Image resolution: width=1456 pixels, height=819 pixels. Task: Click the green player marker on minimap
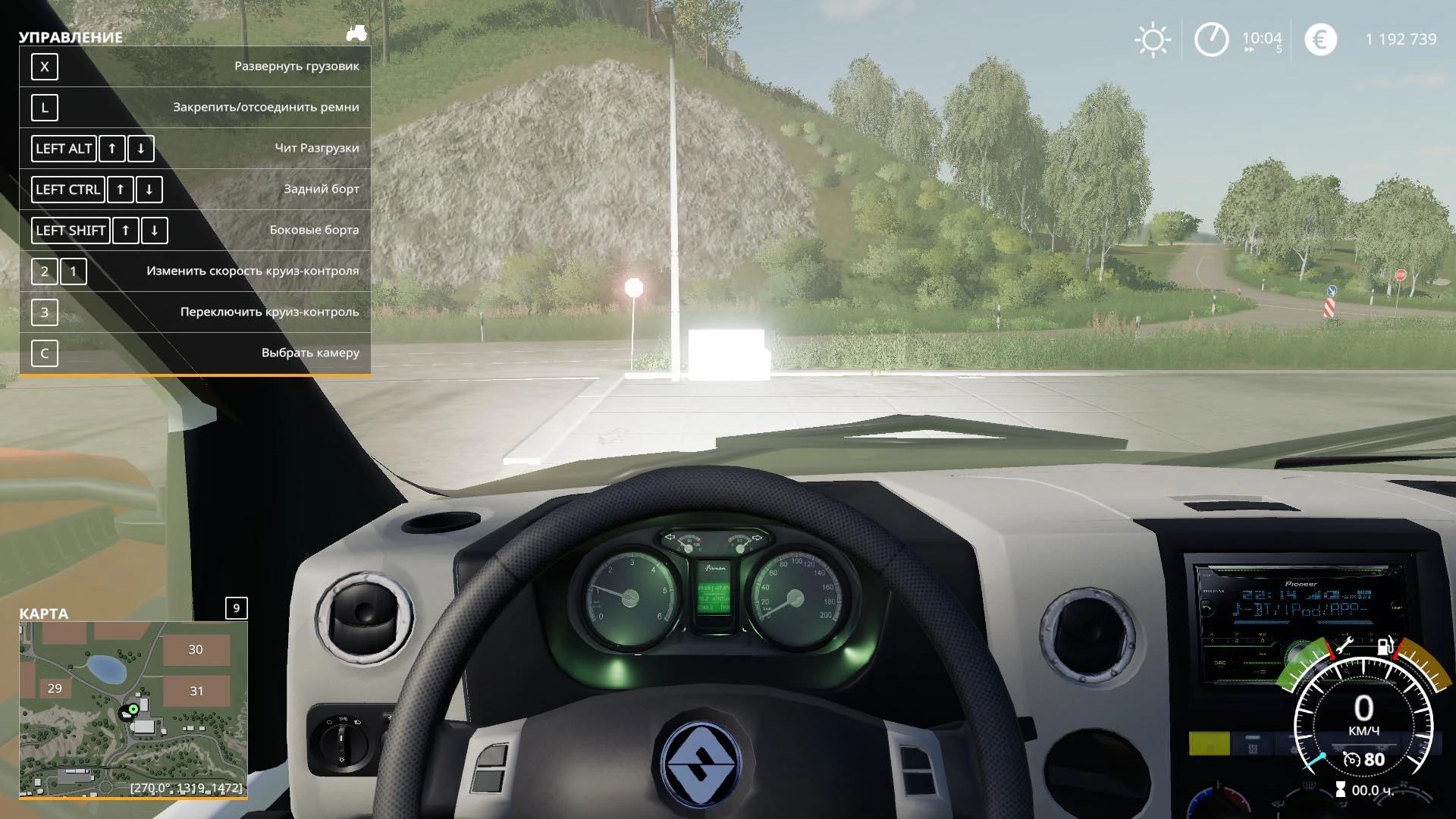tap(133, 709)
